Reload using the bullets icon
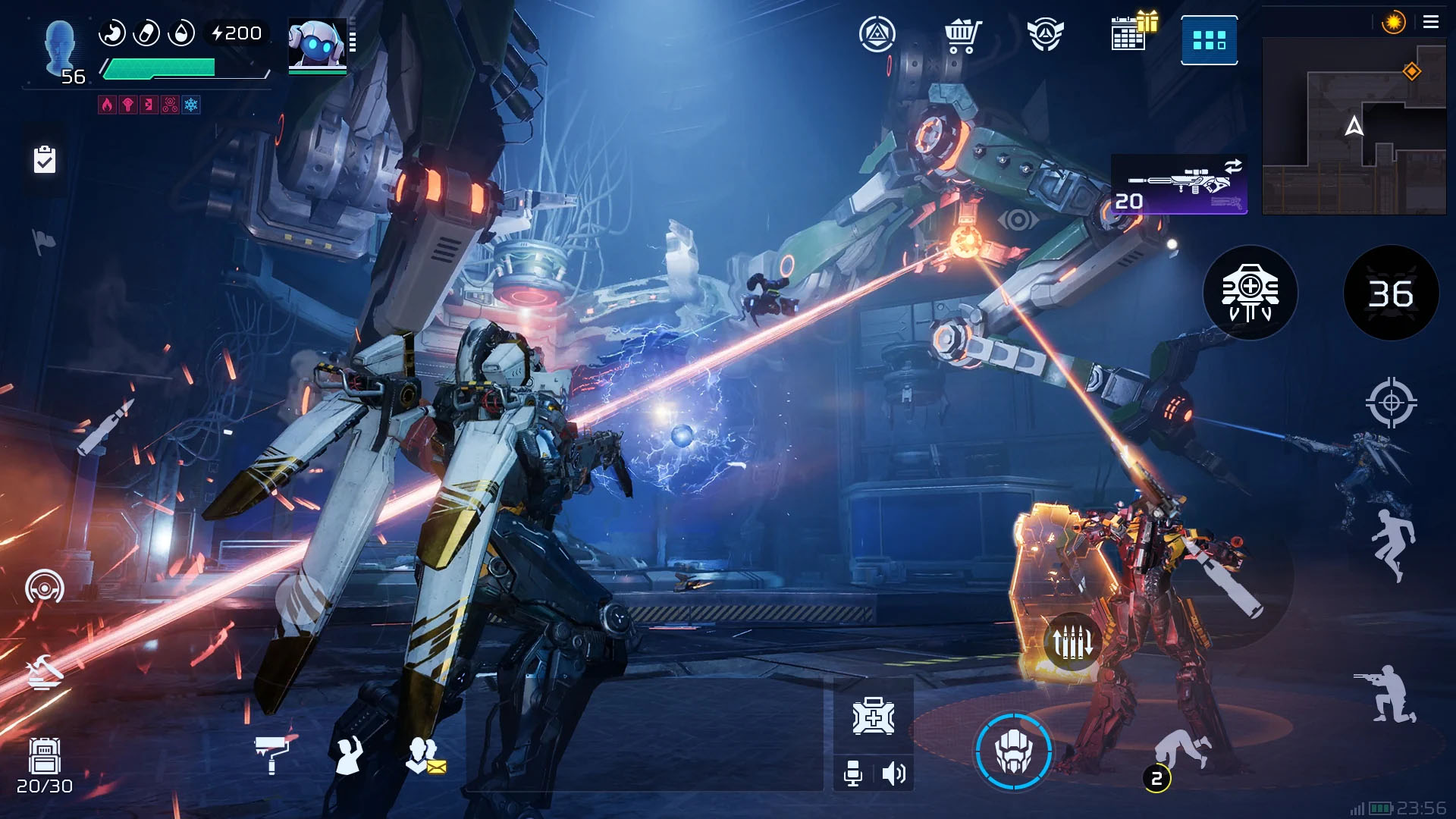Screen dimensions: 1456x819 pos(1072,642)
